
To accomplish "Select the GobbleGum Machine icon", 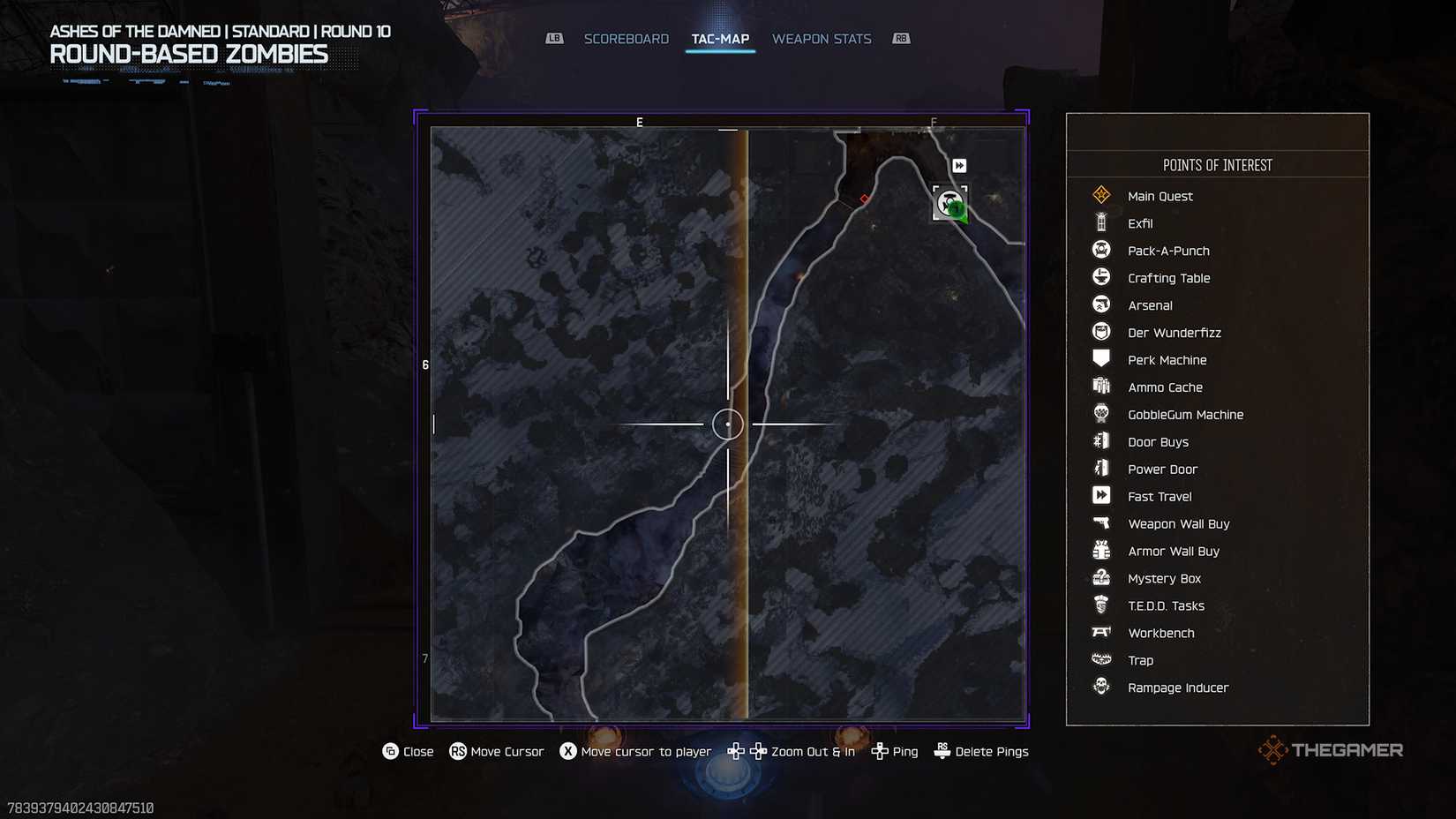I will pos(1100,414).
